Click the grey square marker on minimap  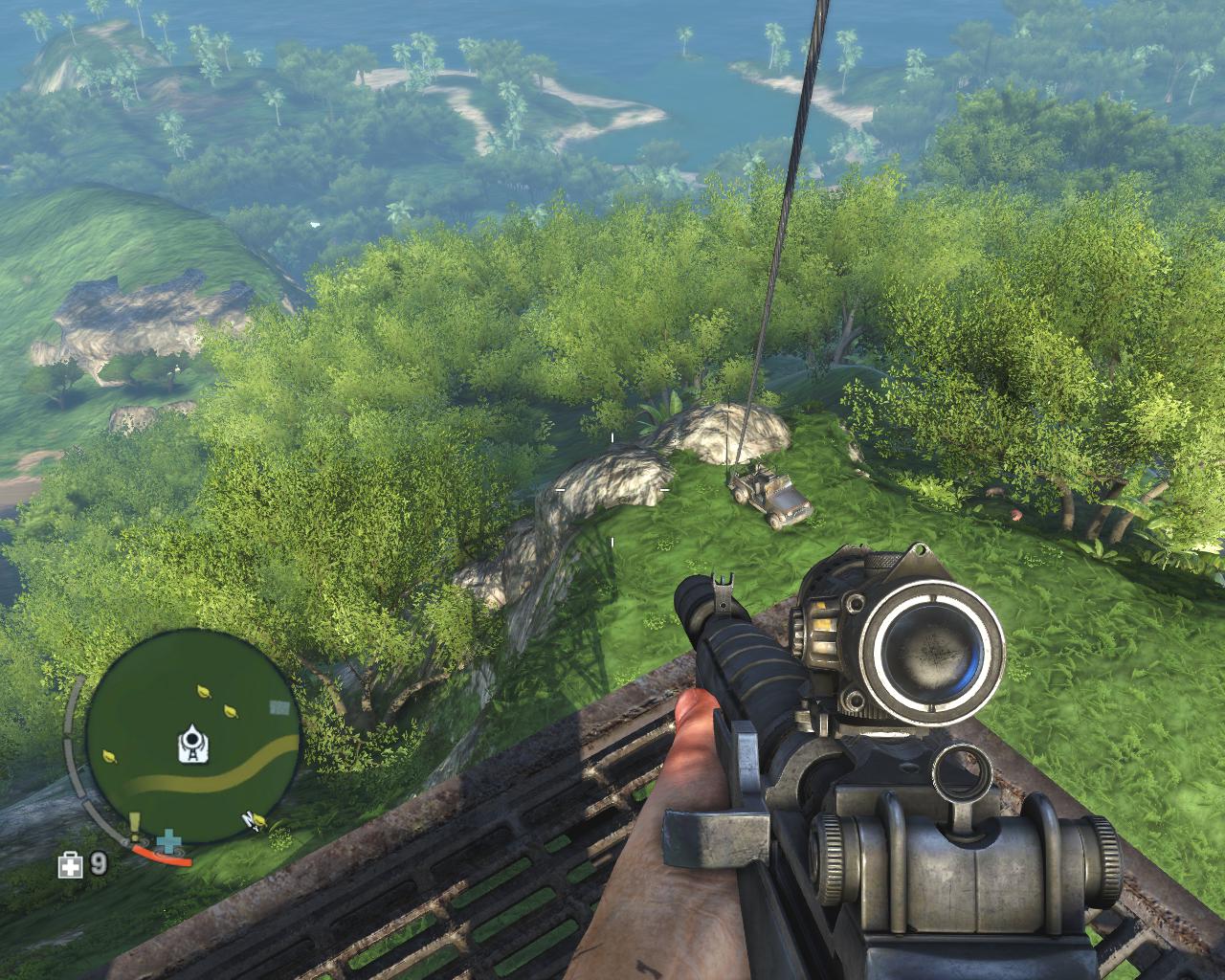(279, 707)
